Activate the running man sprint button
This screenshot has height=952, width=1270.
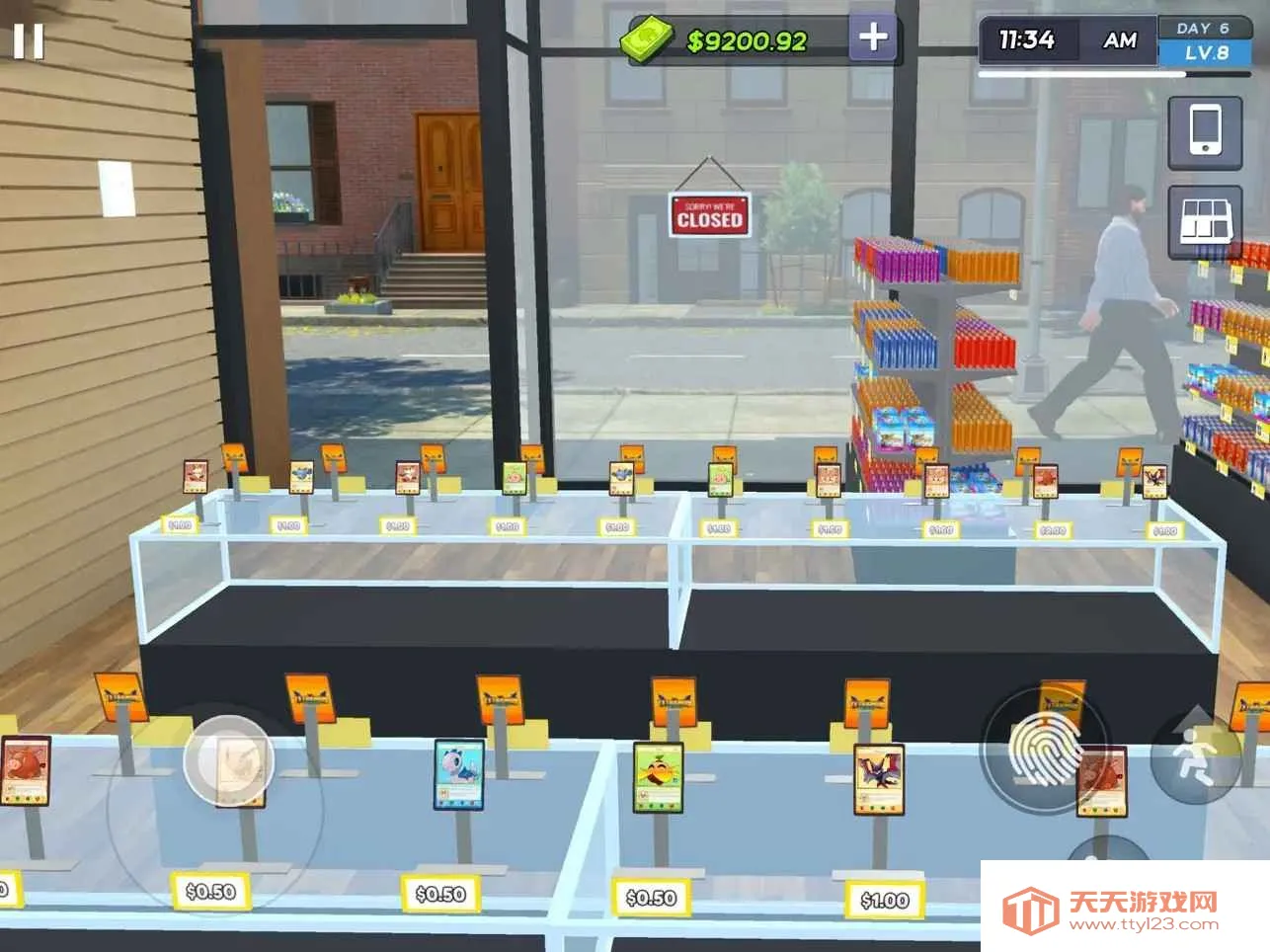(x=1196, y=757)
